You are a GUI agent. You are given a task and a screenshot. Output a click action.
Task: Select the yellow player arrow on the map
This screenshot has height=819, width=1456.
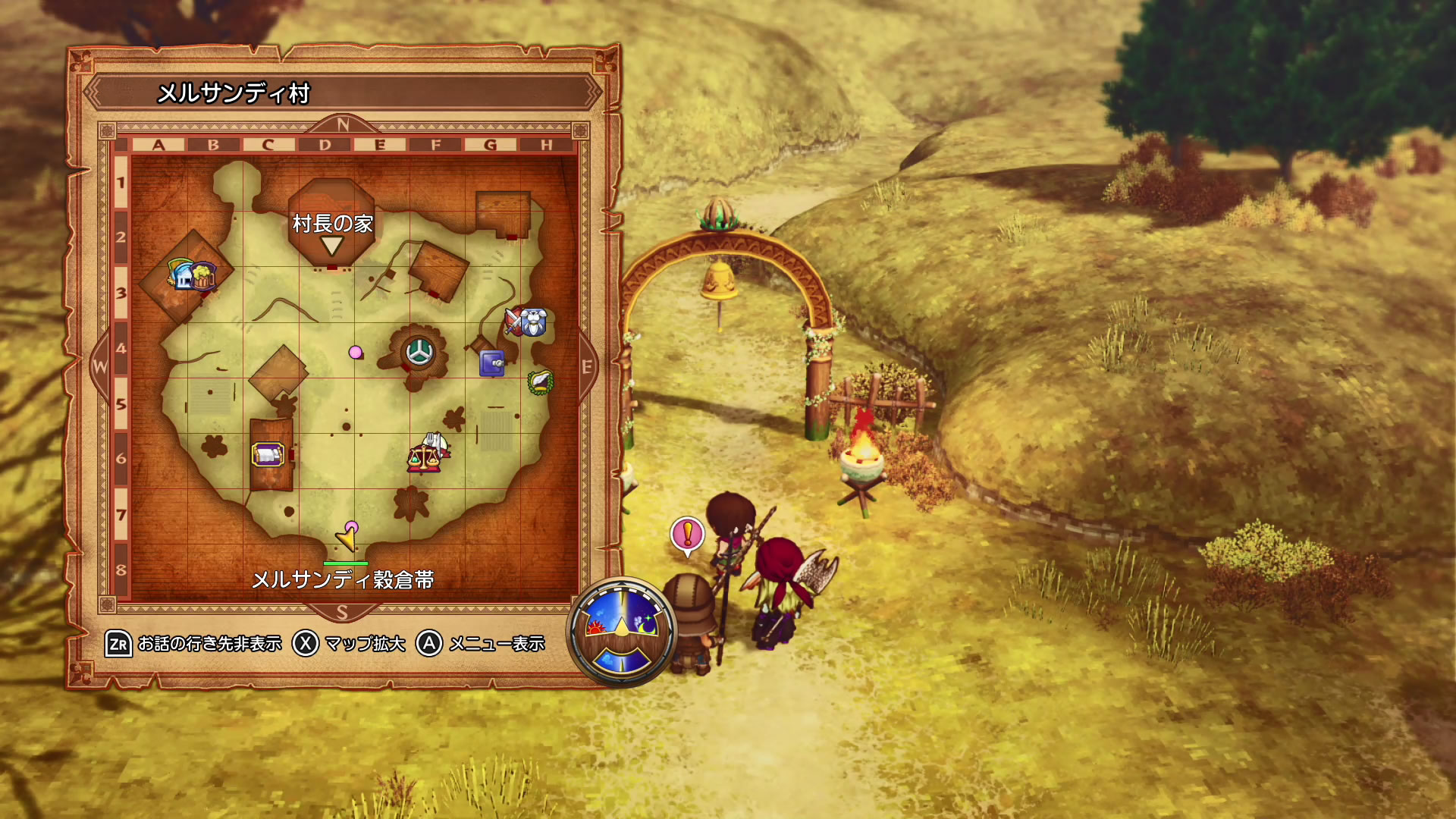click(347, 539)
